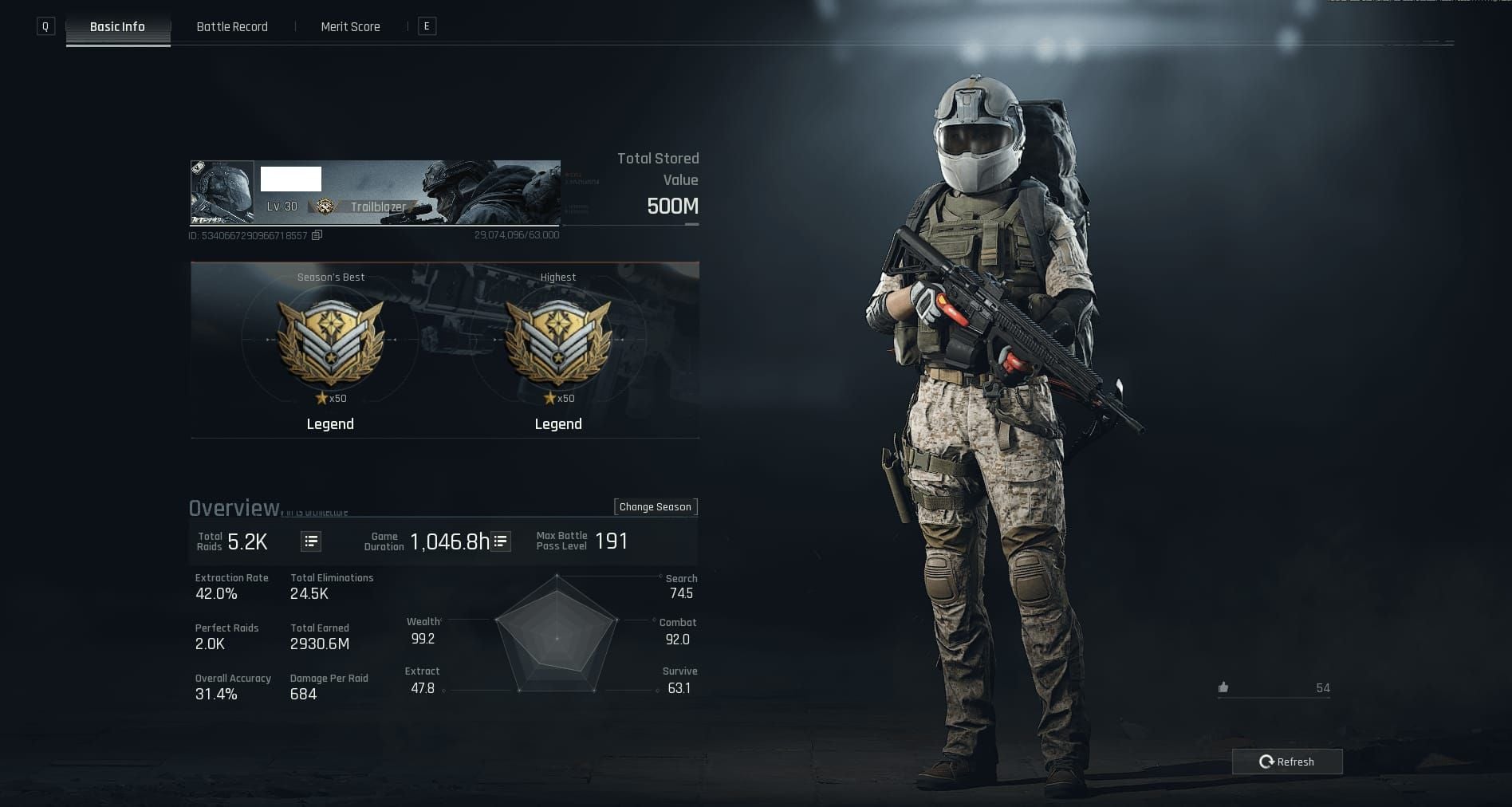
Task: Open the Merit Score tab
Action: 350,27
